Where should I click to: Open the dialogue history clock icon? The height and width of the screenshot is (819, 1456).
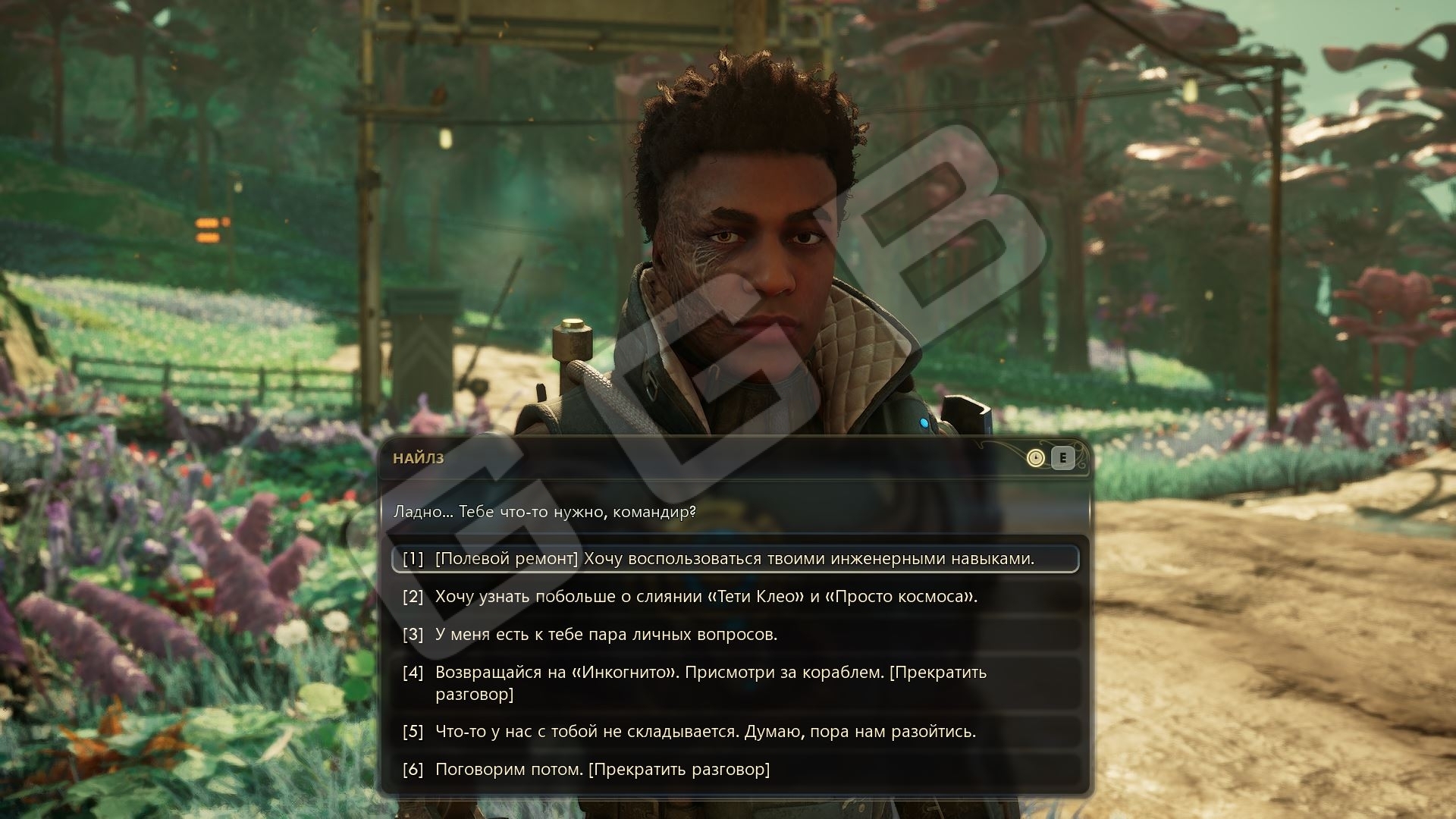(1035, 458)
